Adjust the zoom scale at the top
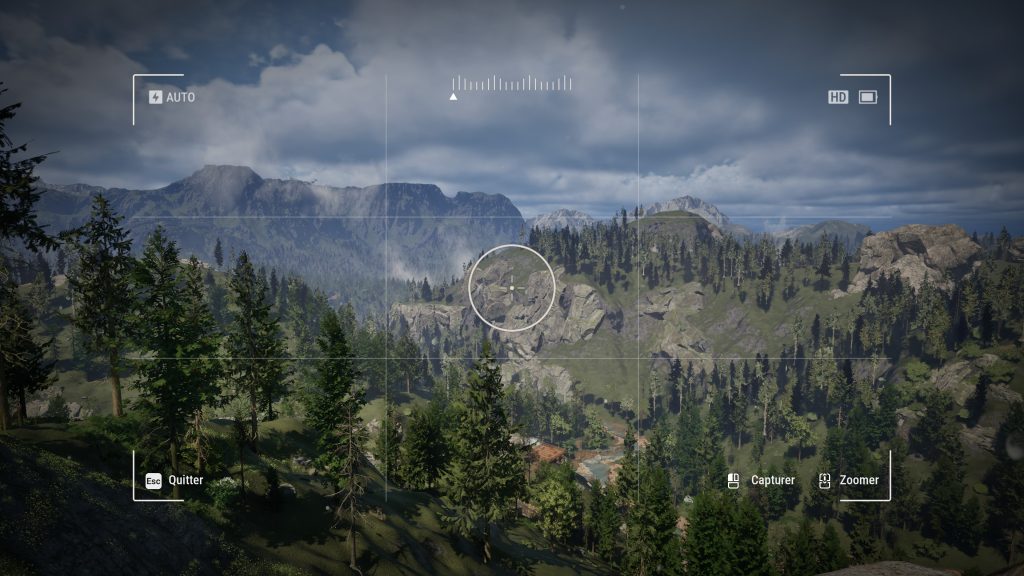 coord(511,84)
